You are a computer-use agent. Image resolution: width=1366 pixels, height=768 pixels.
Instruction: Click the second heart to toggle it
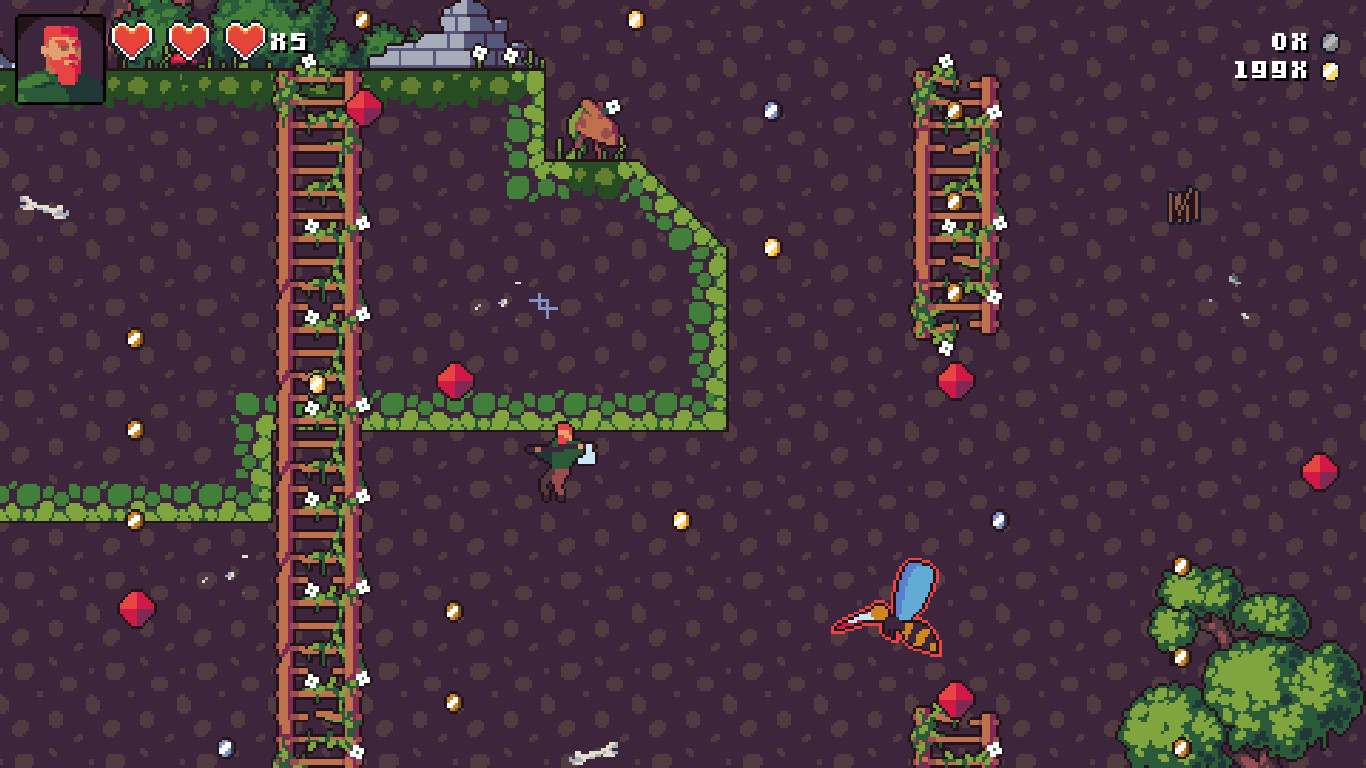point(189,40)
